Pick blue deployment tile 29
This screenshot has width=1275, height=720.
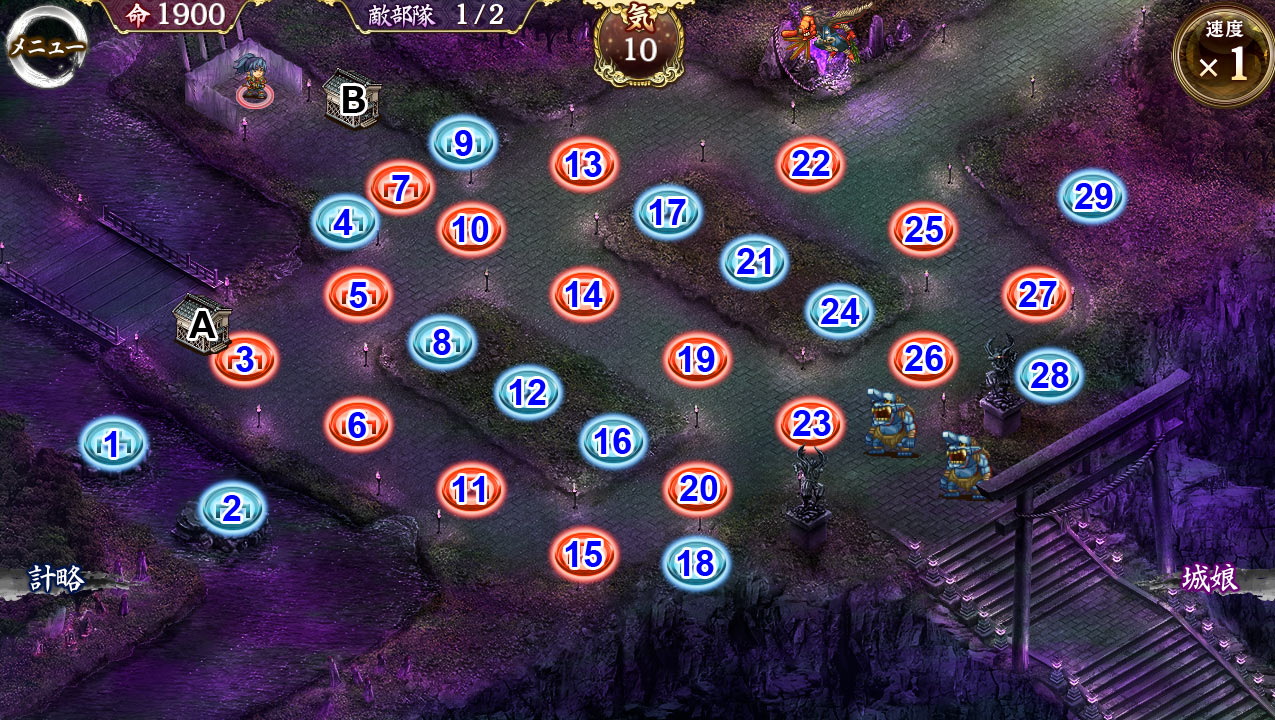[x=1093, y=196]
